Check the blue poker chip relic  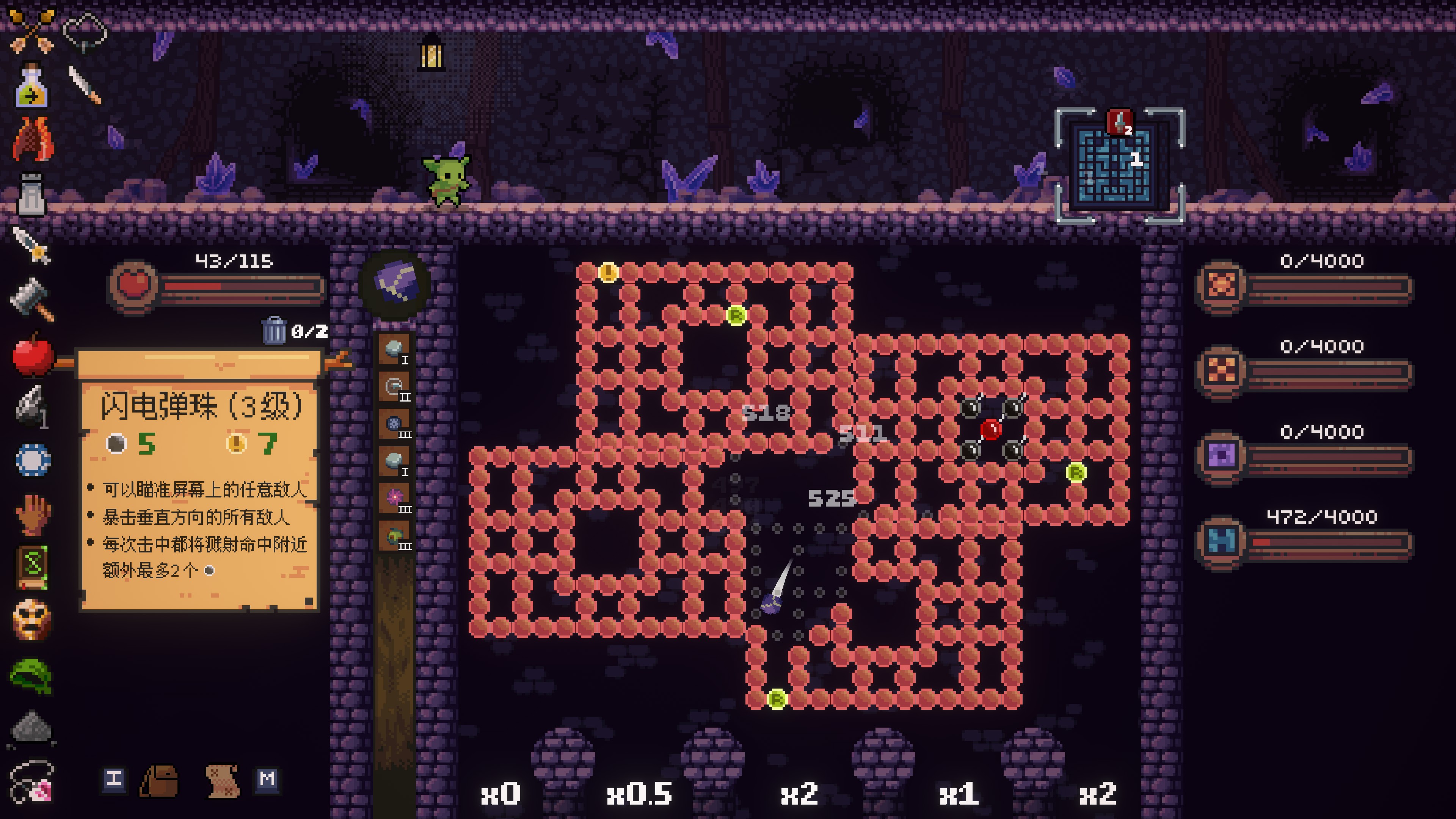33,460
